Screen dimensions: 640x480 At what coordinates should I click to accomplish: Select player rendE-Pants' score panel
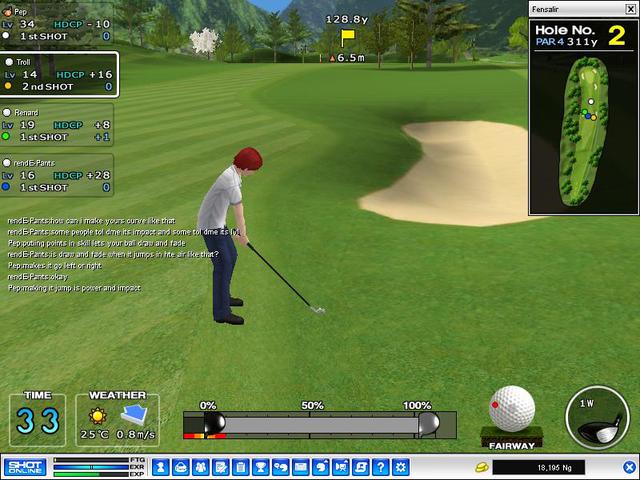[57, 174]
